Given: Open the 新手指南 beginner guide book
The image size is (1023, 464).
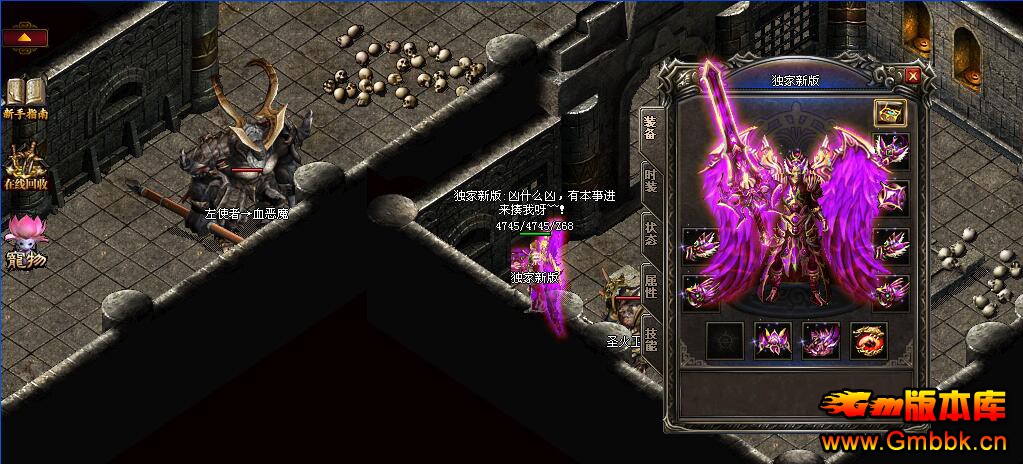Looking at the screenshot, I should point(24,98).
